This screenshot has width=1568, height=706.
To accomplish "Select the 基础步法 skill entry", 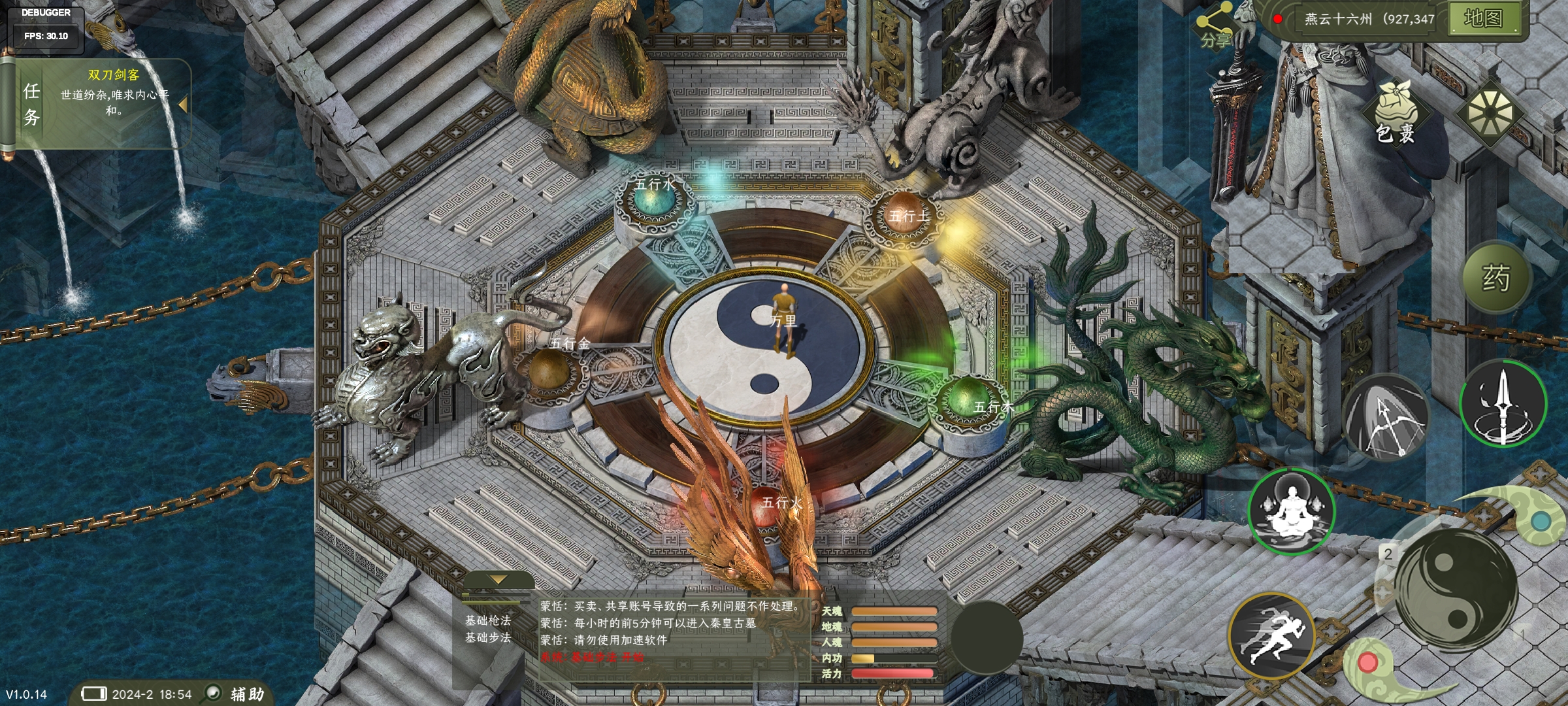I will [x=488, y=637].
